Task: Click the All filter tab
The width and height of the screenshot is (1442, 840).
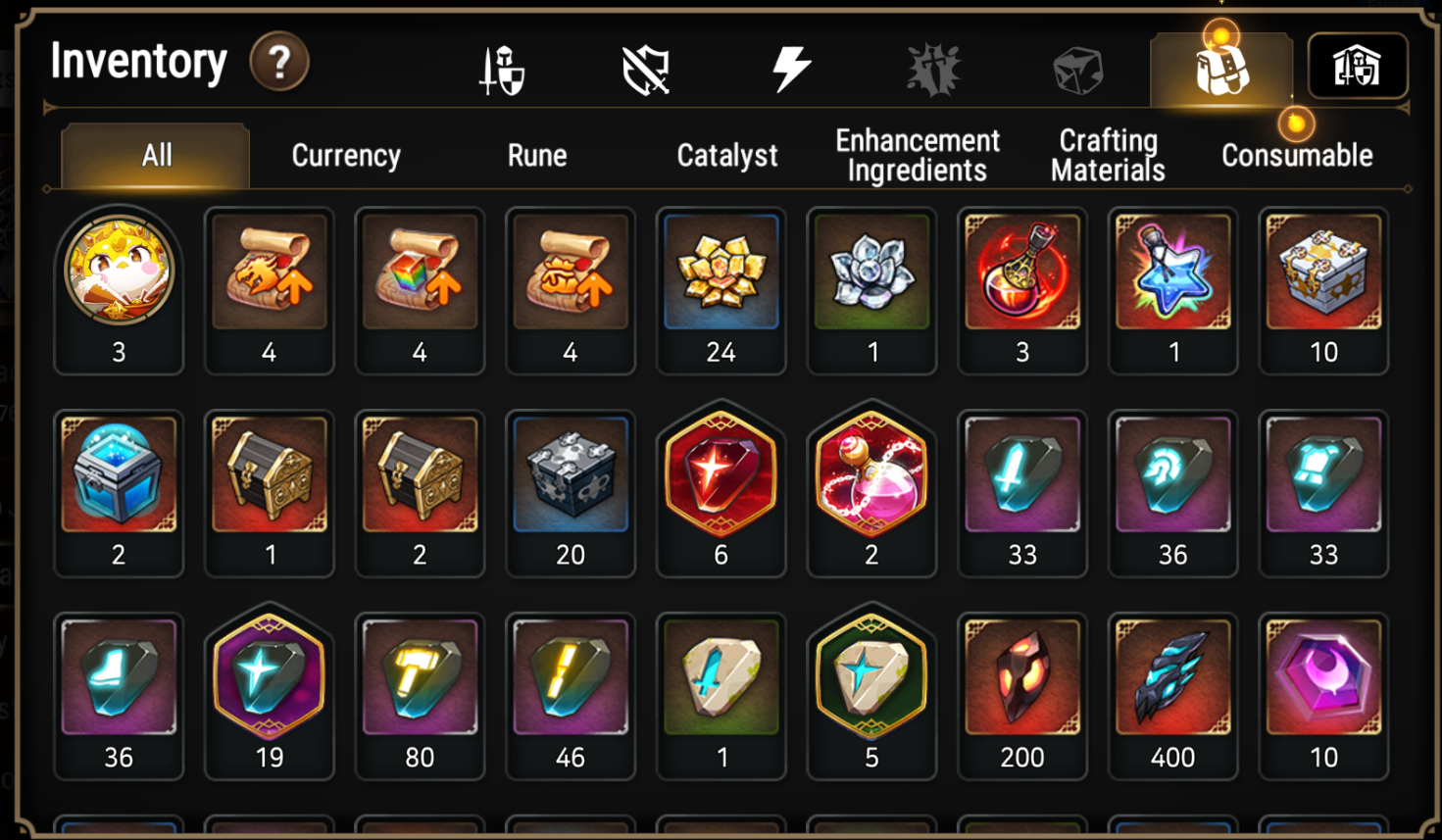Action: (155, 154)
